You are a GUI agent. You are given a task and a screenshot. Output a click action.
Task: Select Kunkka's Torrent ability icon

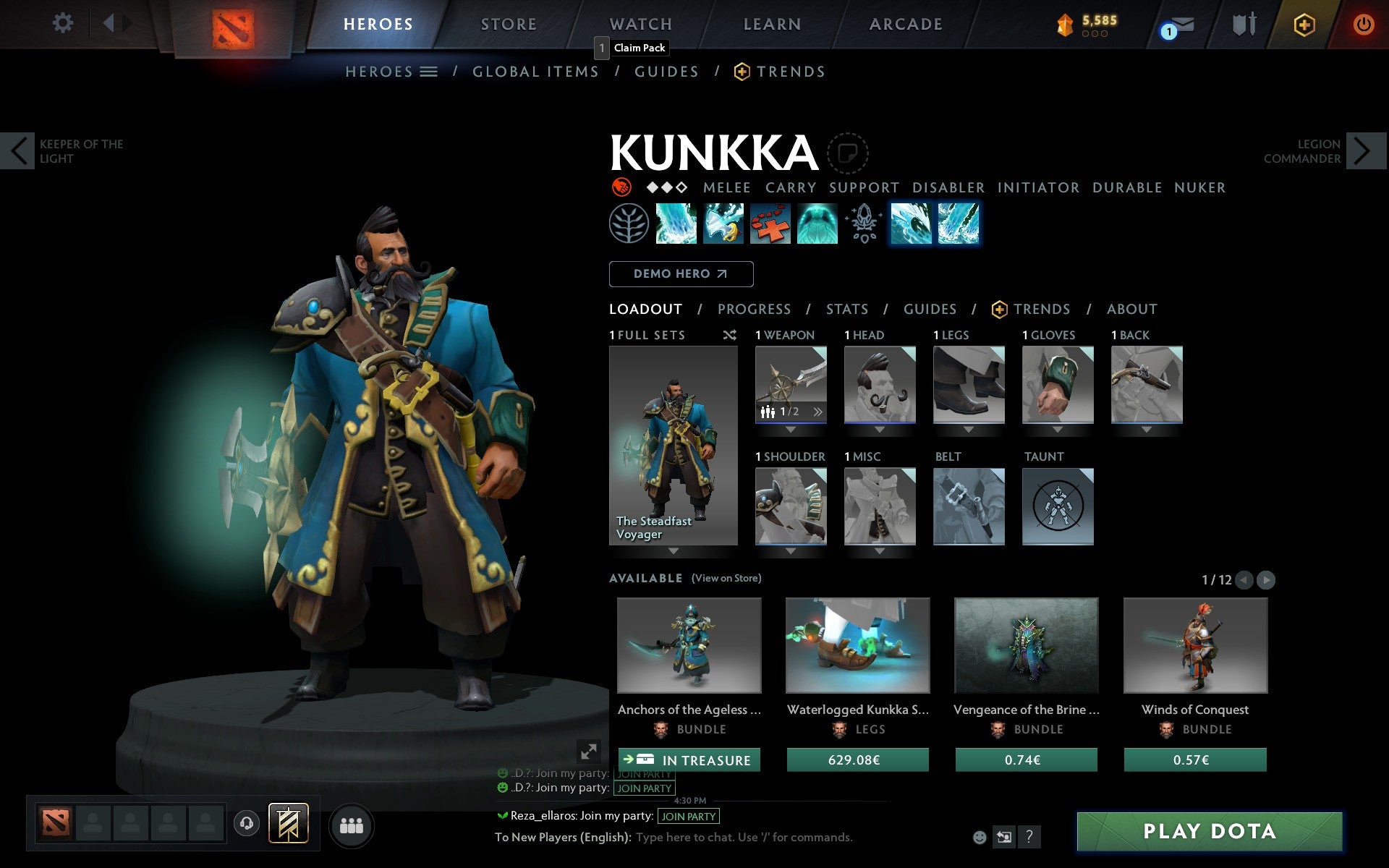(675, 224)
